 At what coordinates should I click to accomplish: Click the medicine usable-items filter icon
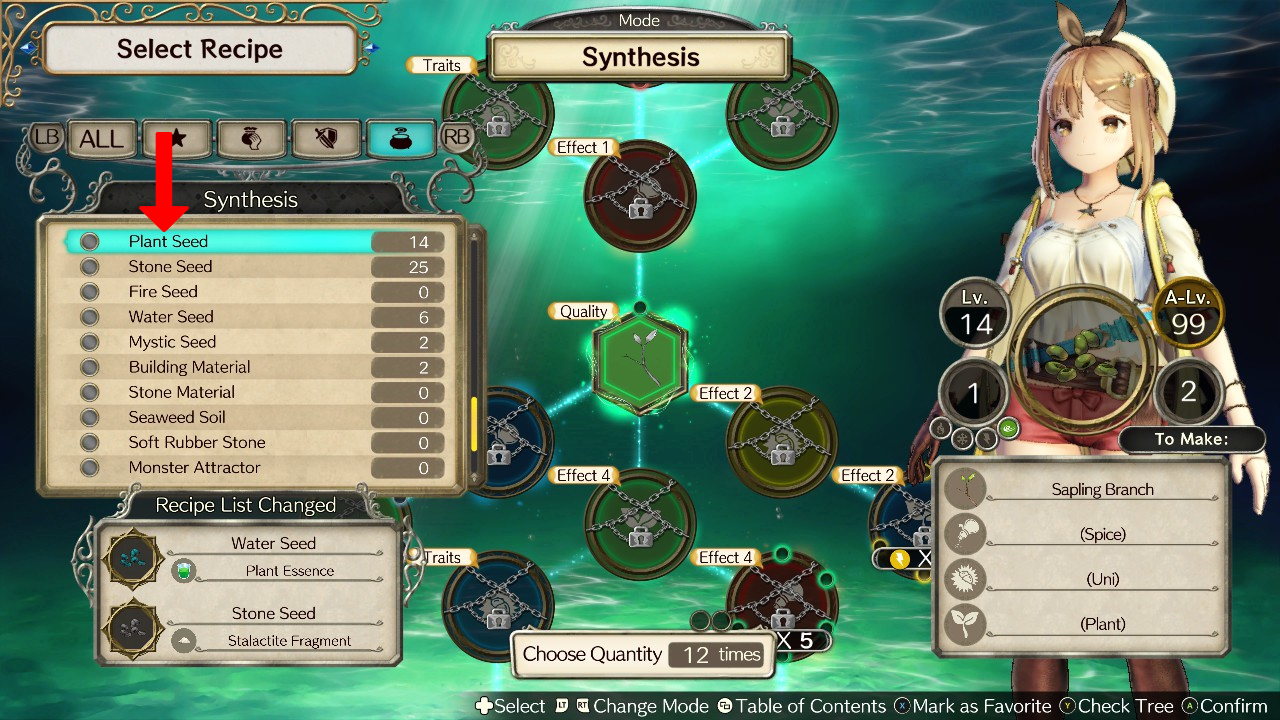tap(250, 138)
